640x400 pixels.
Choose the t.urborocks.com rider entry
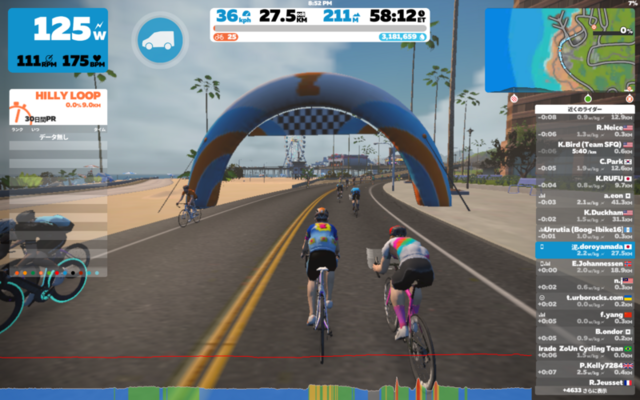pyautogui.click(x=585, y=298)
